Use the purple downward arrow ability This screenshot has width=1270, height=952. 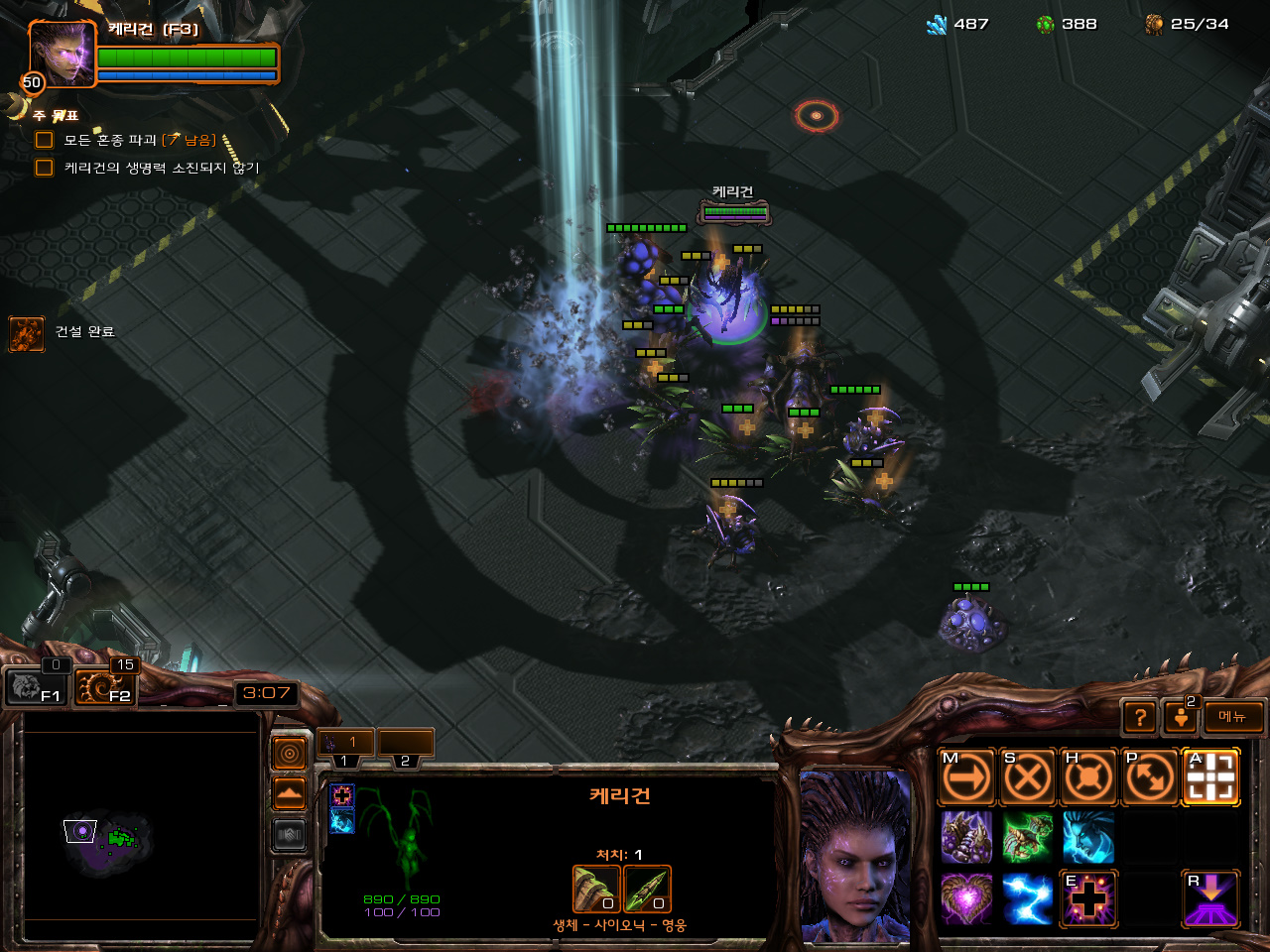[1211, 898]
